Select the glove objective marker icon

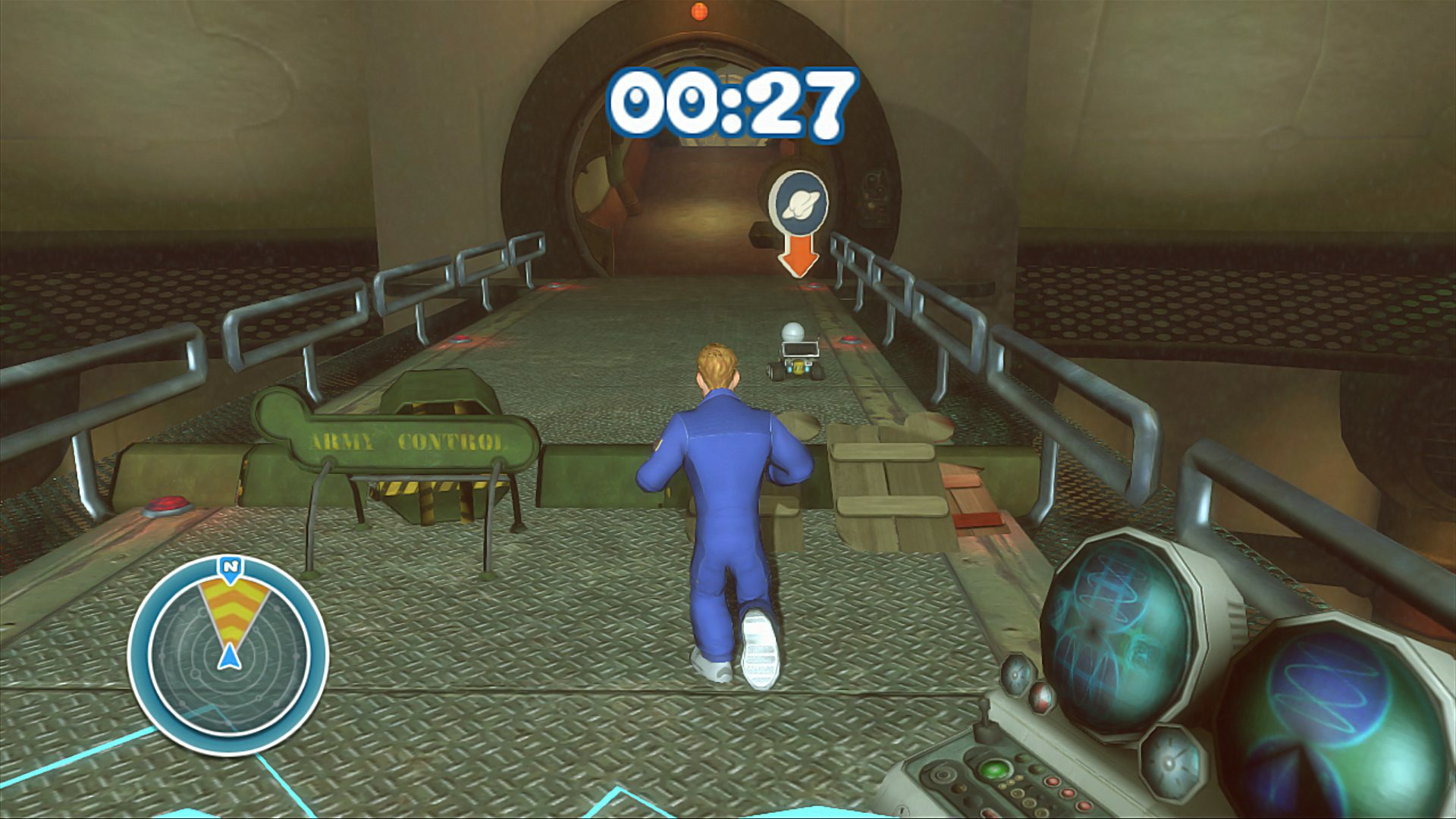(802, 201)
